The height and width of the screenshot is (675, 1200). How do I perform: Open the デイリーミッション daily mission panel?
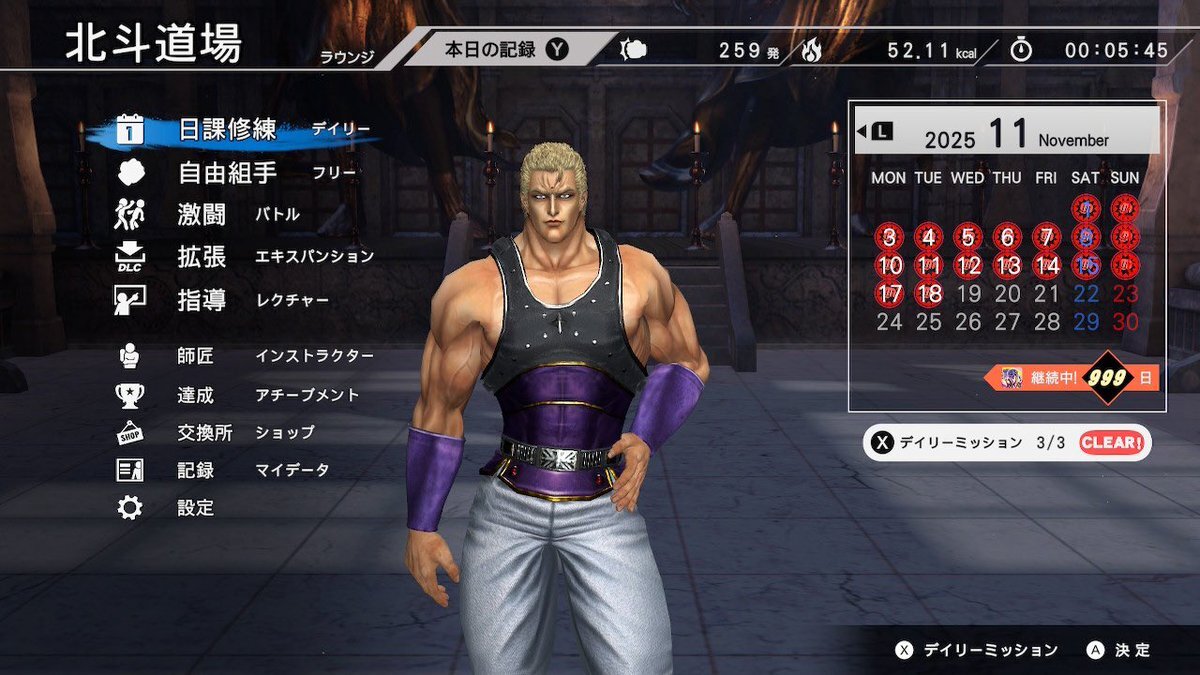coord(1005,442)
